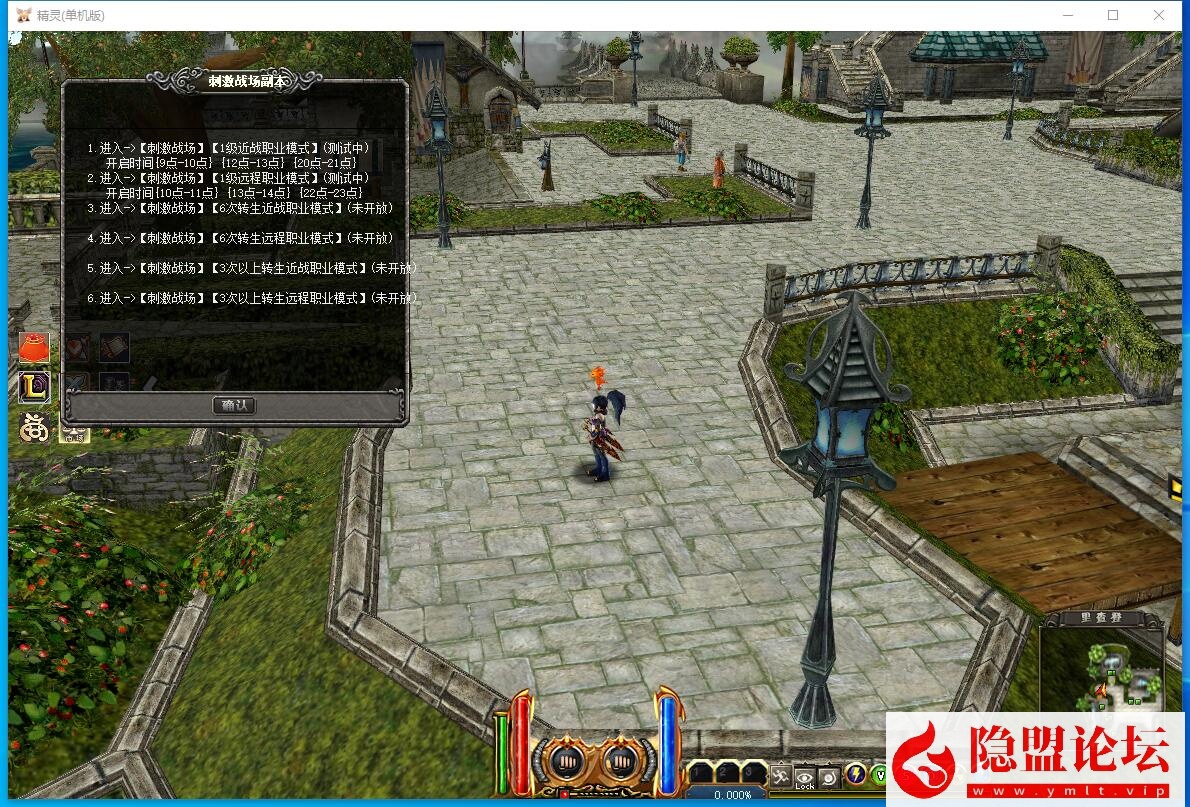The height and width of the screenshot is (807, 1190).
Task: Toggle the eye Lock button
Action: coord(805,776)
